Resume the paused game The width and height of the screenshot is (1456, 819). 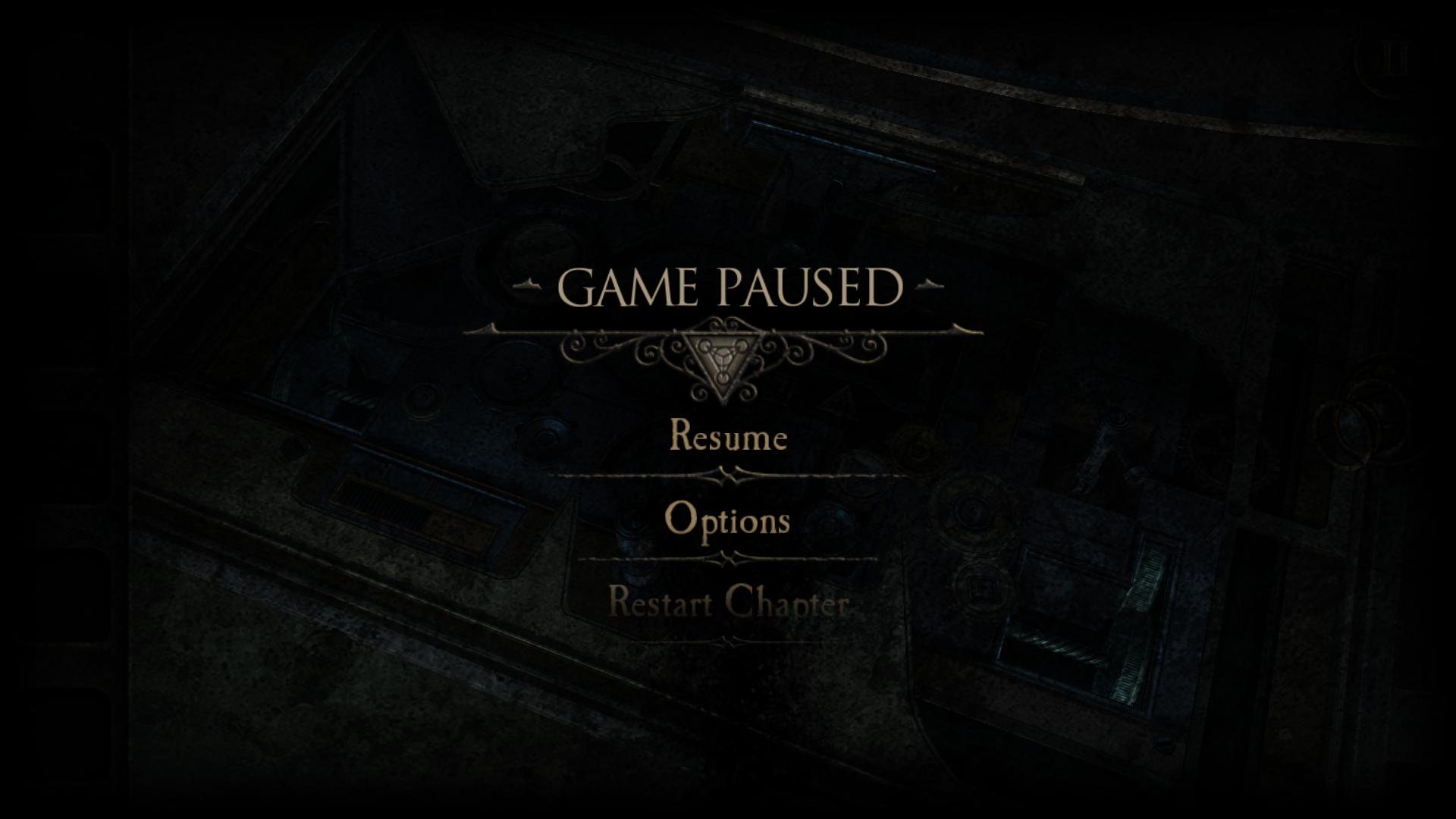[x=728, y=437]
